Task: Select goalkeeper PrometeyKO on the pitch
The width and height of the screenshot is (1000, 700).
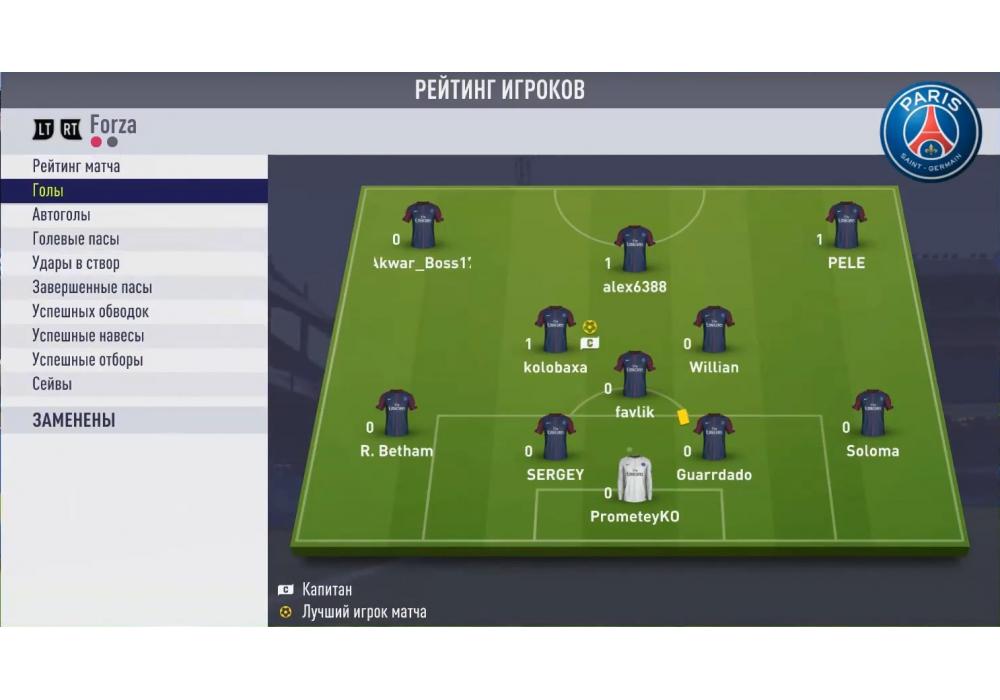Action: click(x=634, y=480)
